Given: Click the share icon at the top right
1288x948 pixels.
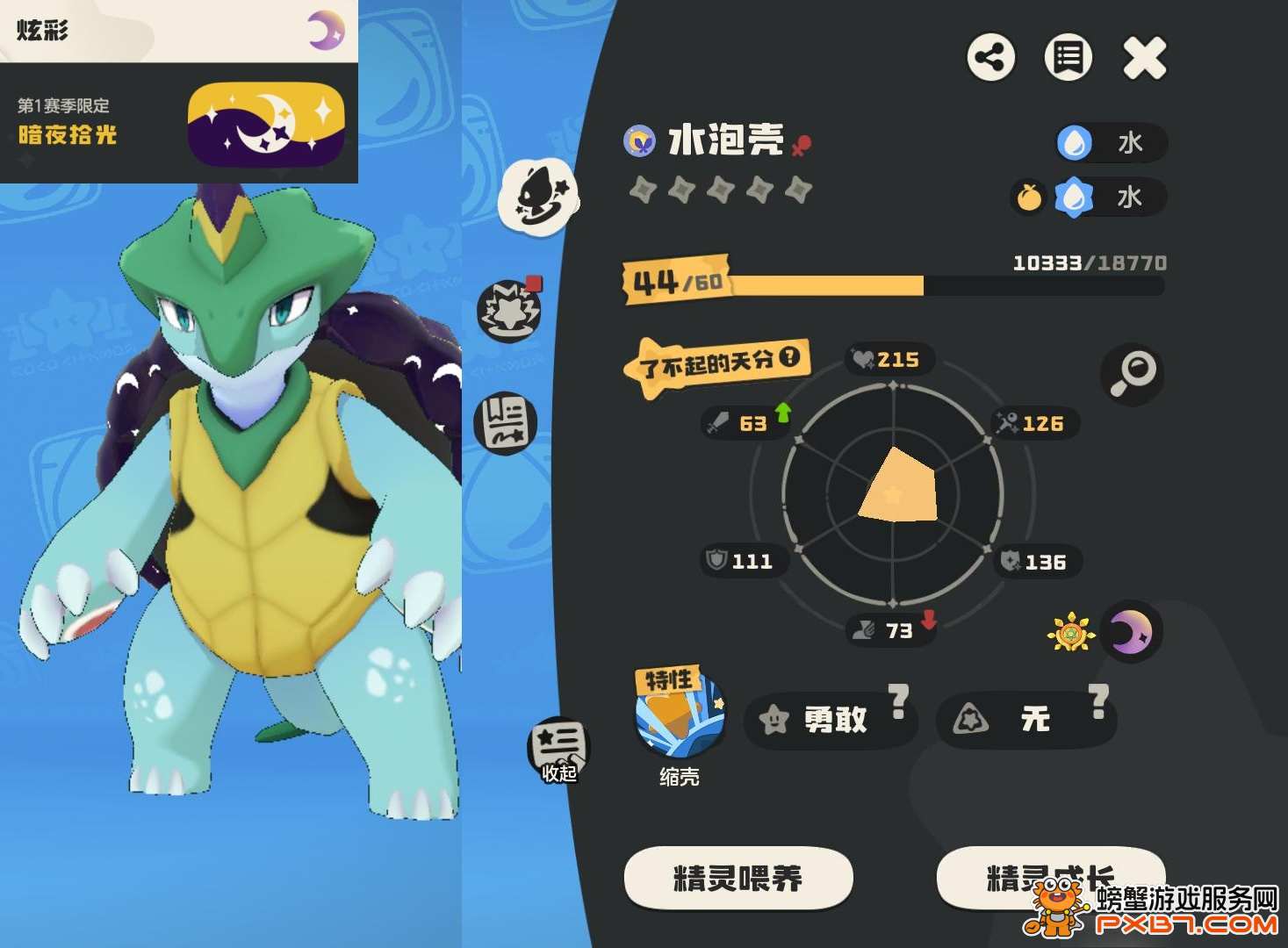Looking at the screenshot, I should coord(992,57).
